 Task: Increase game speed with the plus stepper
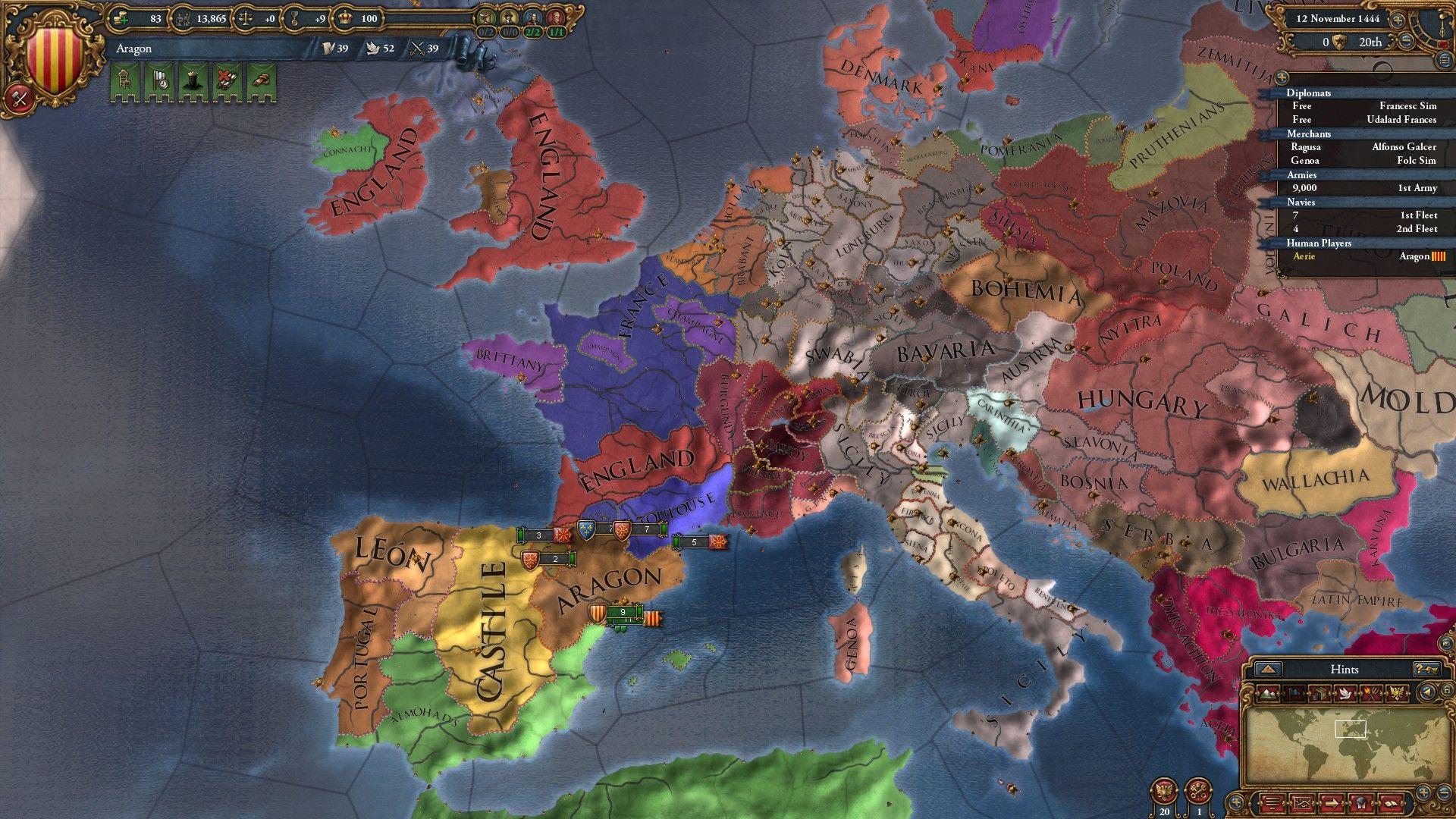pos(1398,20)
